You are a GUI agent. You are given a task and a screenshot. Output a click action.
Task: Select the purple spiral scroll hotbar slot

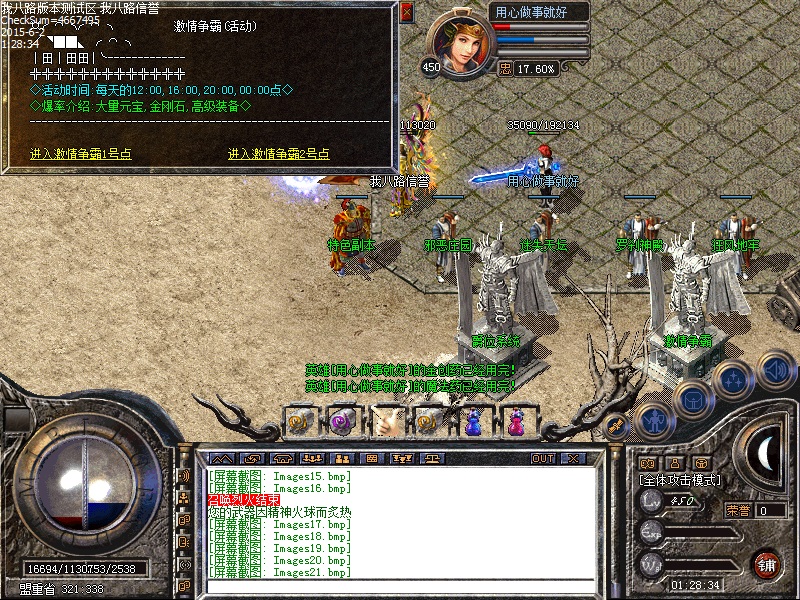tap(344, 422)
